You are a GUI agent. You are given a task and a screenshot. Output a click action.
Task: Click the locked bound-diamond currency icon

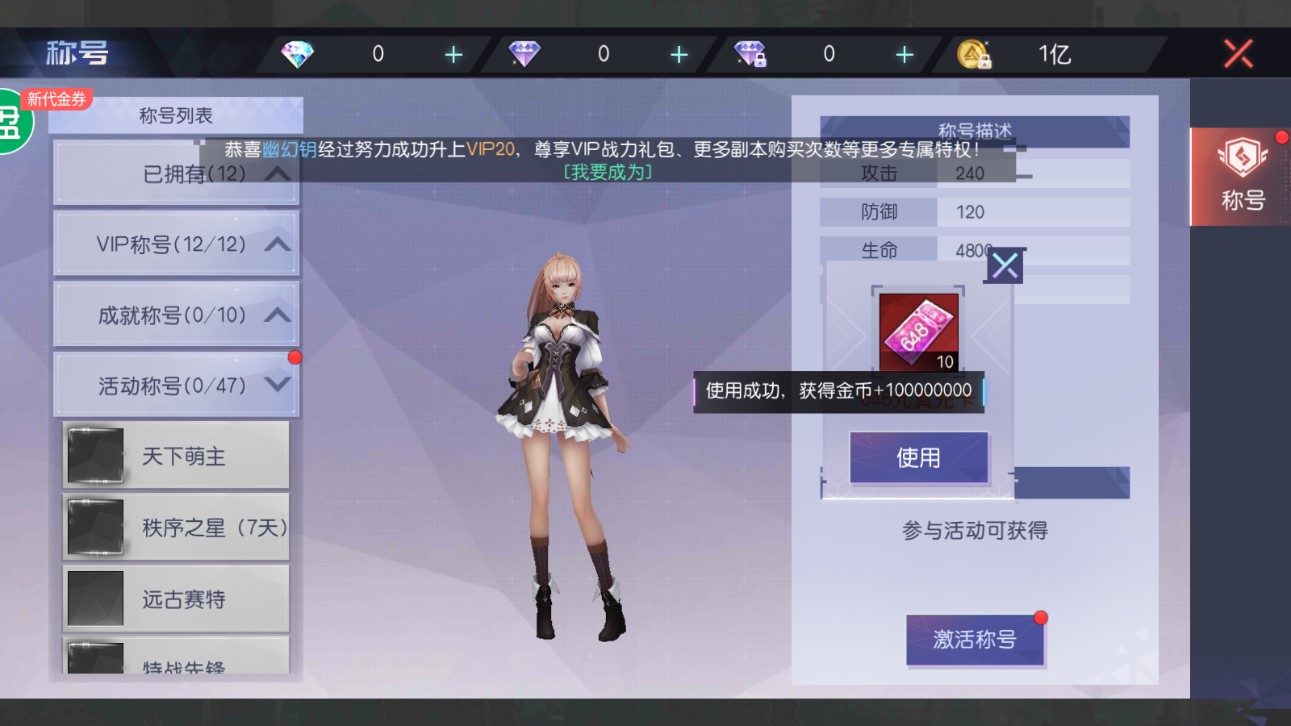pyautogui.click(x=749, y=54)
